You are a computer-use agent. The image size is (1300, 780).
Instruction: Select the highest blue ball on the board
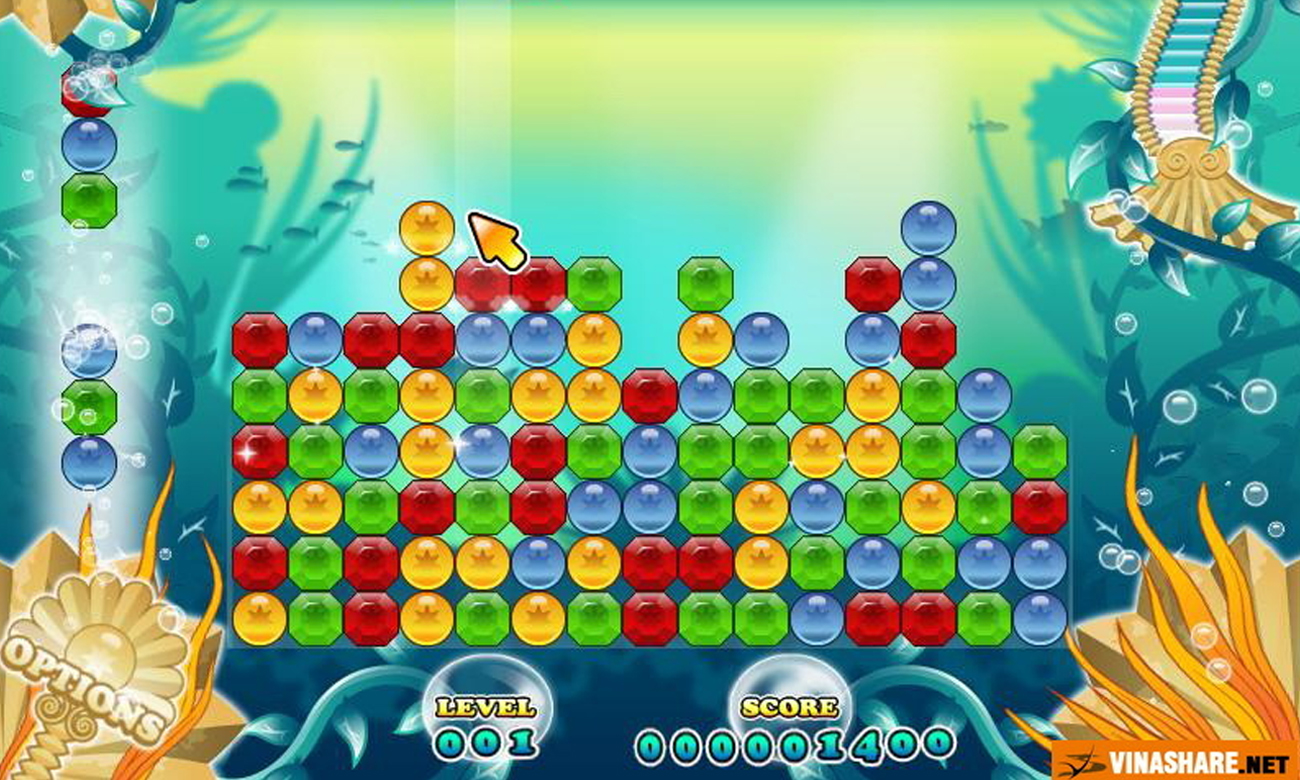coord(928,228)
